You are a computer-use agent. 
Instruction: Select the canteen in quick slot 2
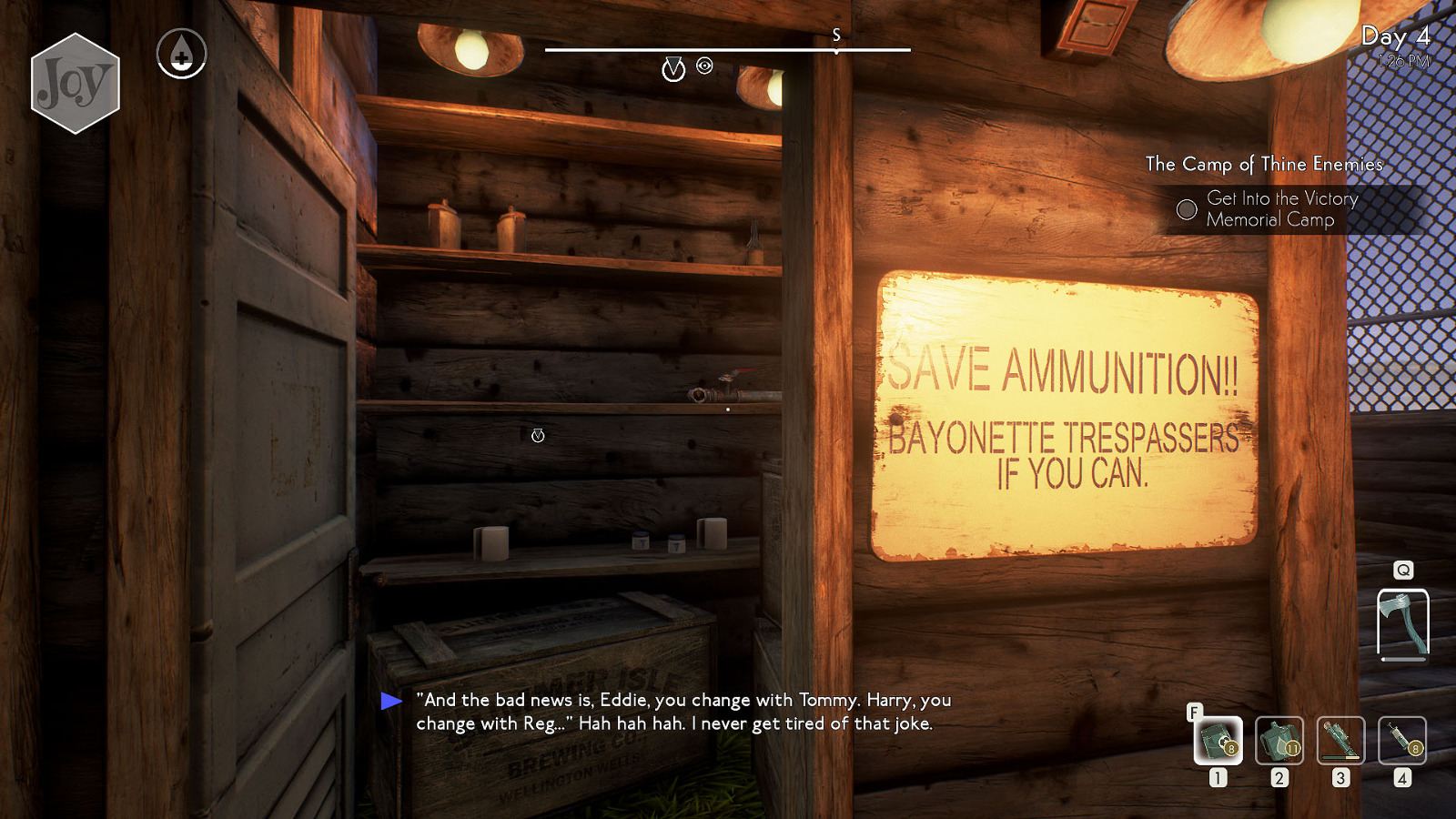pyautogui.click(x=1279, y=740)
